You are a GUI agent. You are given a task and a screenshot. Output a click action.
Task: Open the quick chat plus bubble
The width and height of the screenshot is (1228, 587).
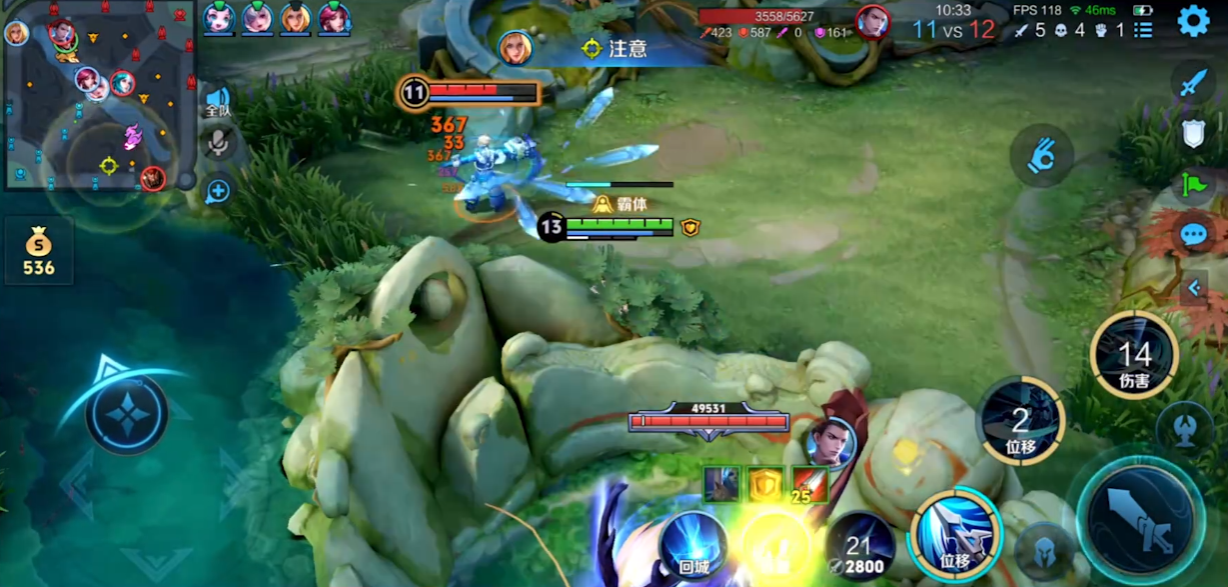click(218, 191)
